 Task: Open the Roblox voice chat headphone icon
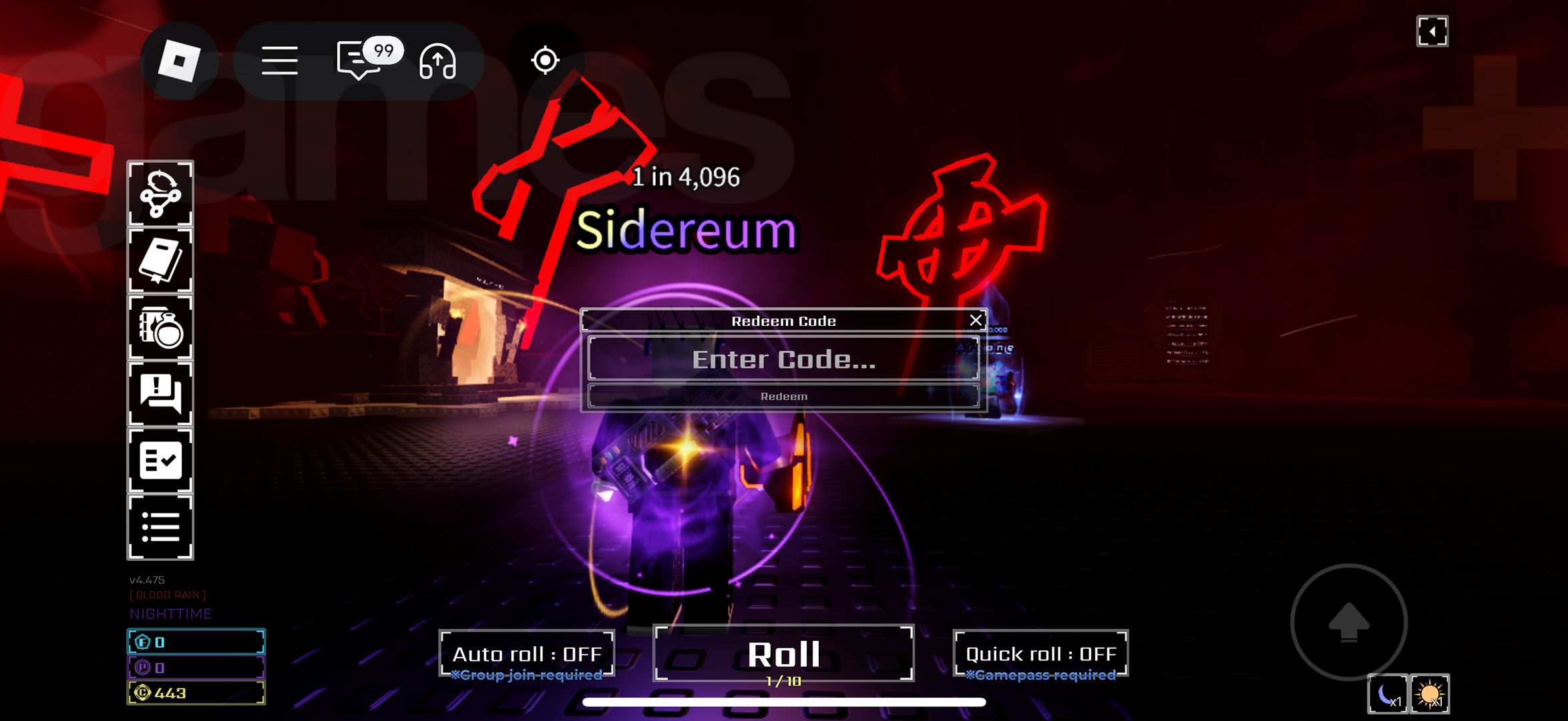437,61
